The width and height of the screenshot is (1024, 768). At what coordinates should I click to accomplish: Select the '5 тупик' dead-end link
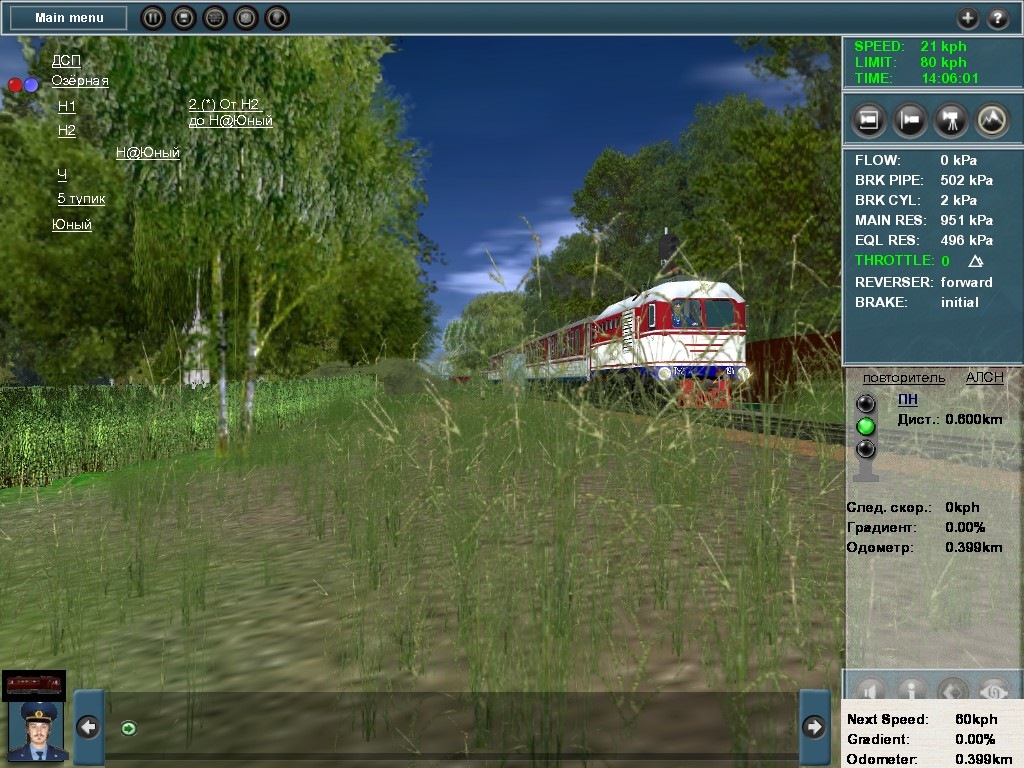pyautogui.click(x=81, y=198)
